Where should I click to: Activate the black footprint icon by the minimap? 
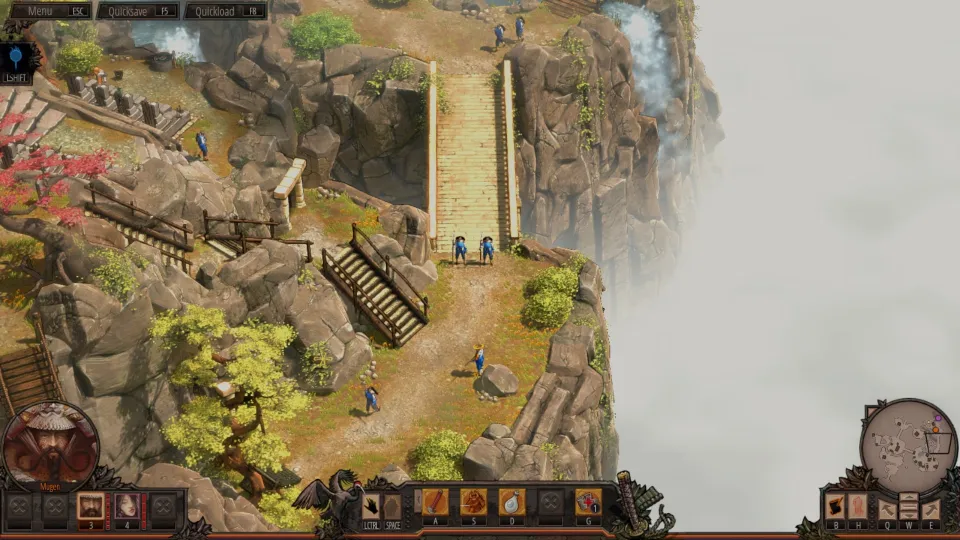pos(835,507)
